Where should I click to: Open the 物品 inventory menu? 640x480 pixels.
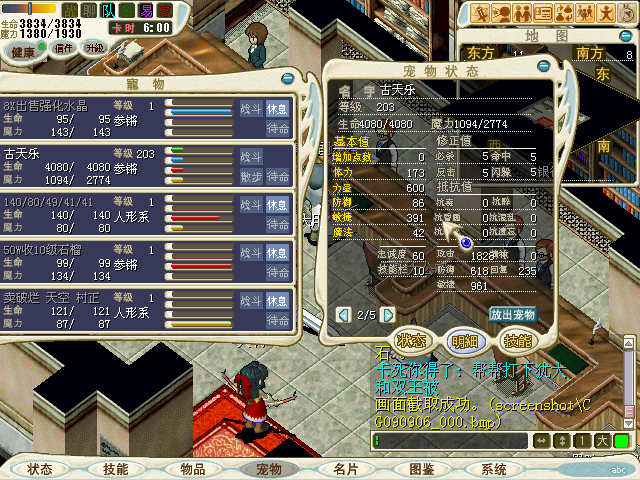[x=192, y=469]
